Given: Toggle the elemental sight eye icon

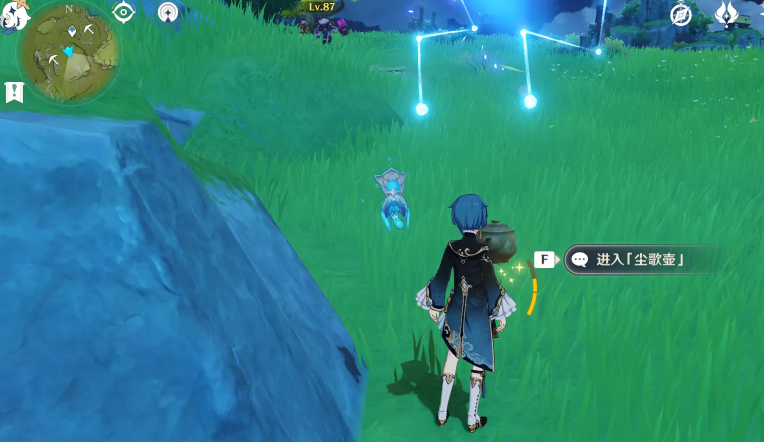Looking at the screenshot, I should pyautogui.click(x=124, y=12).
